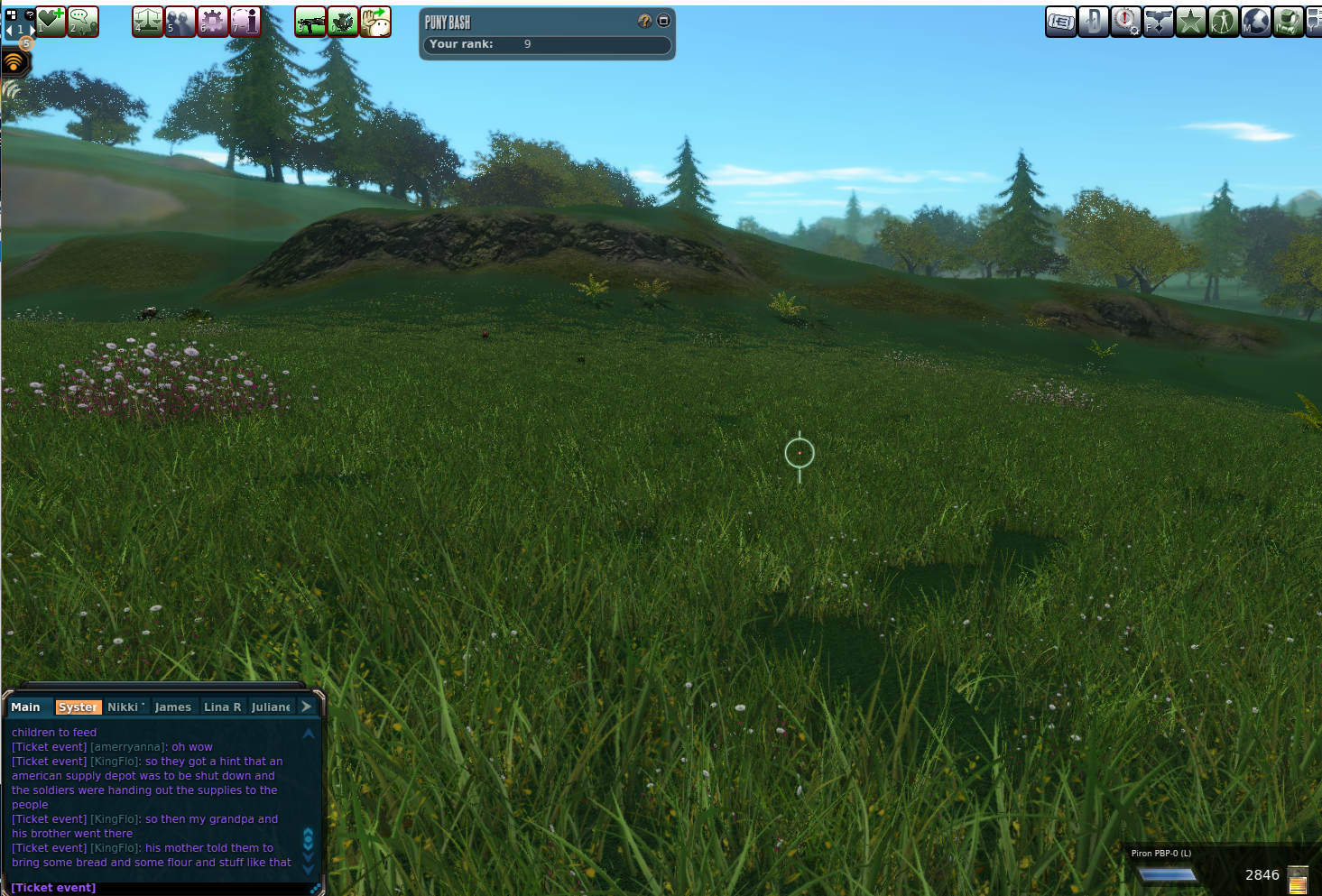Click the heart with plus heal icon

[x=51, y=21]
